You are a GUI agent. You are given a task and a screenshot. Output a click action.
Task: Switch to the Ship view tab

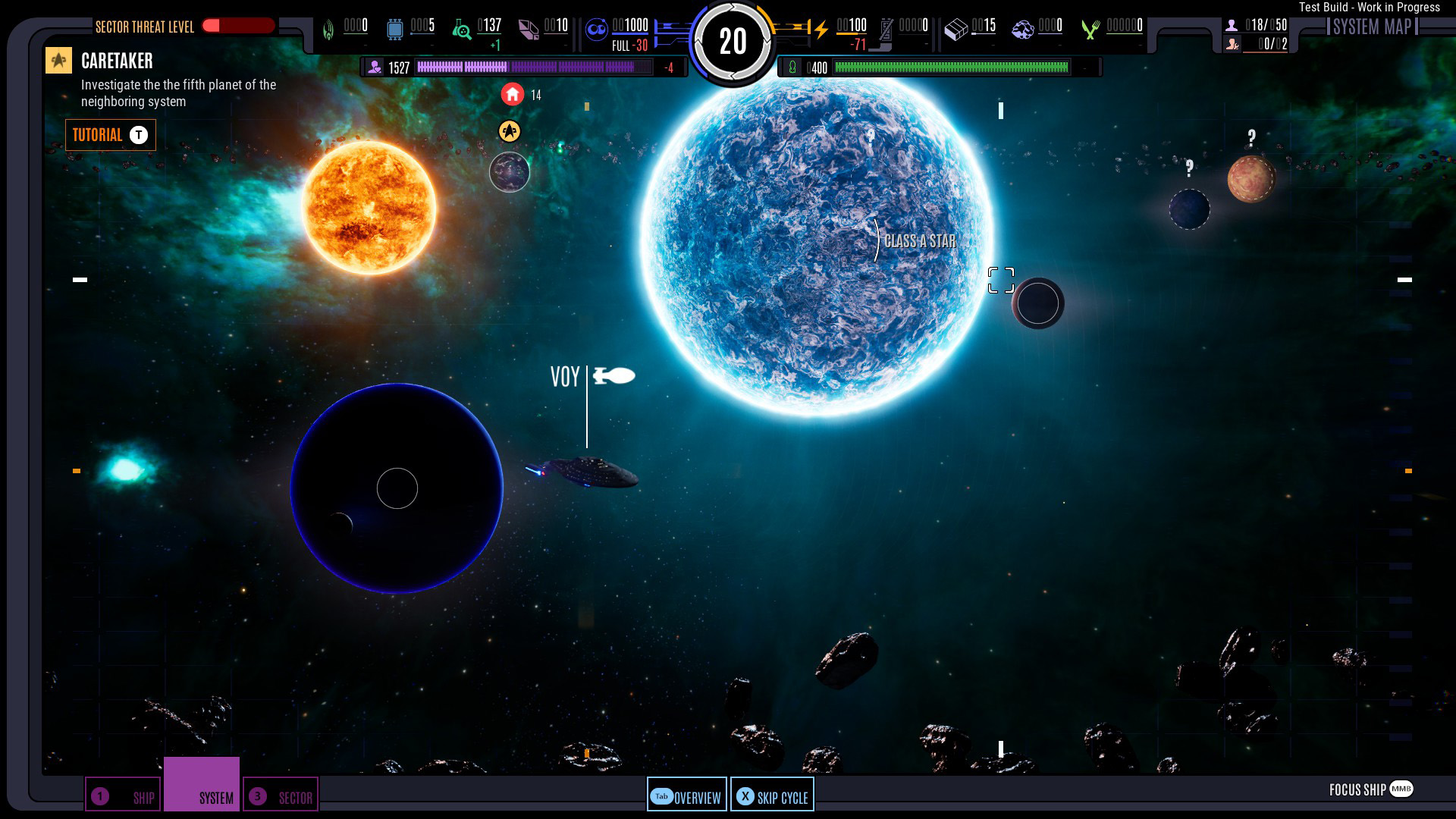123,796
